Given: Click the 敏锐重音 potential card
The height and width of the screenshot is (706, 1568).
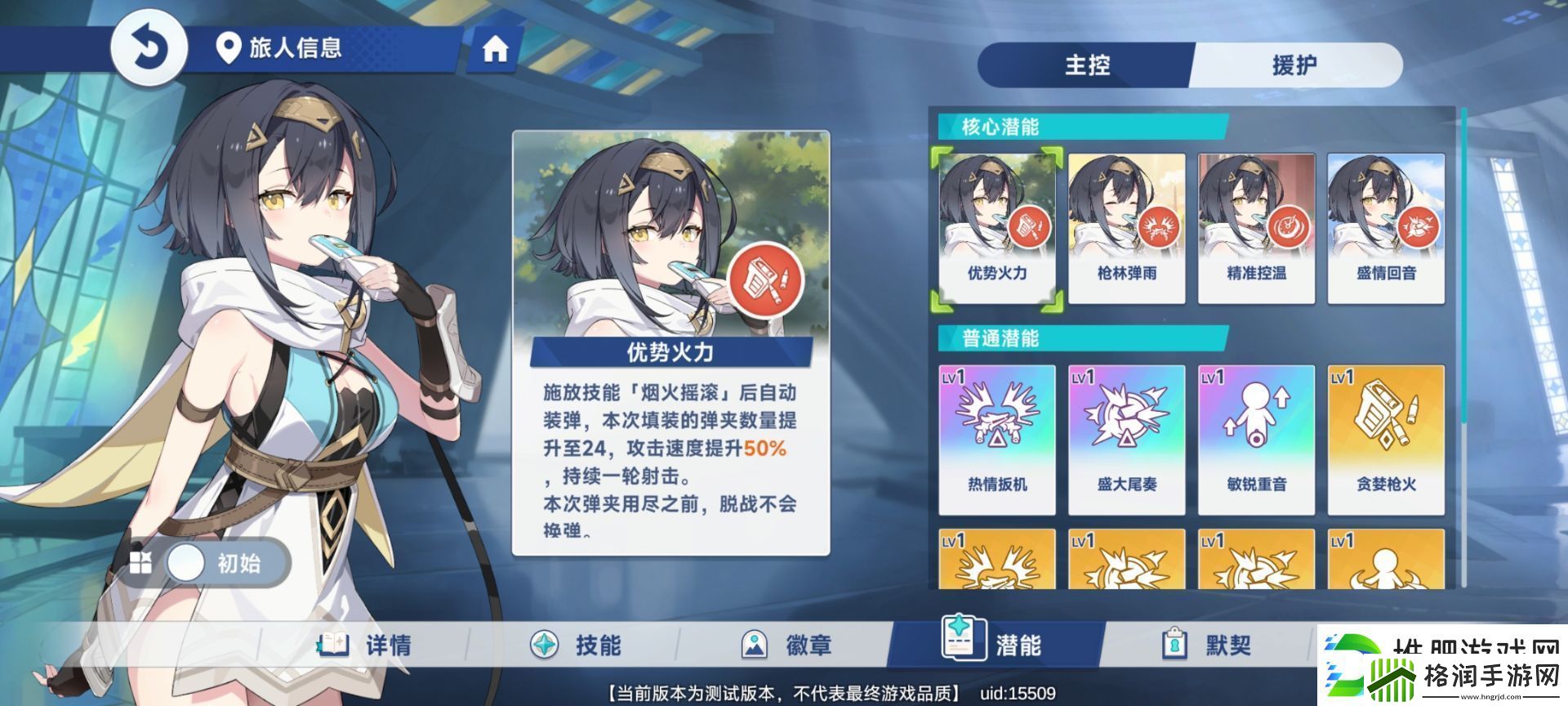Looking at the screenshot, I should click(1255, 436).
